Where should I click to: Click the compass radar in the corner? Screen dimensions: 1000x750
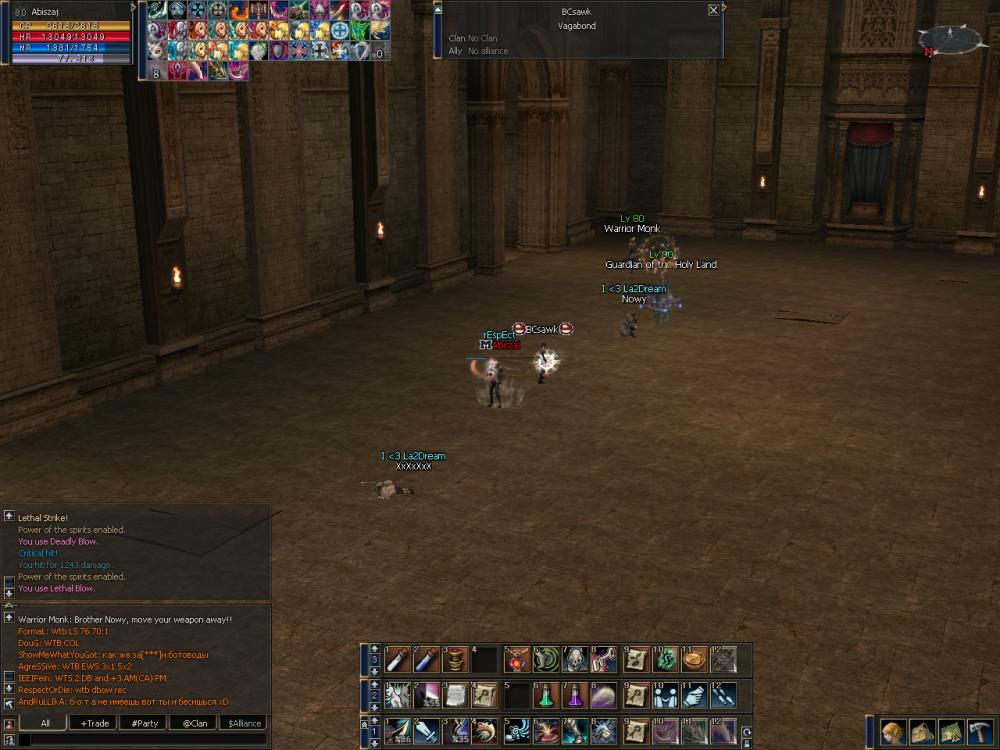tap(949, 39)
